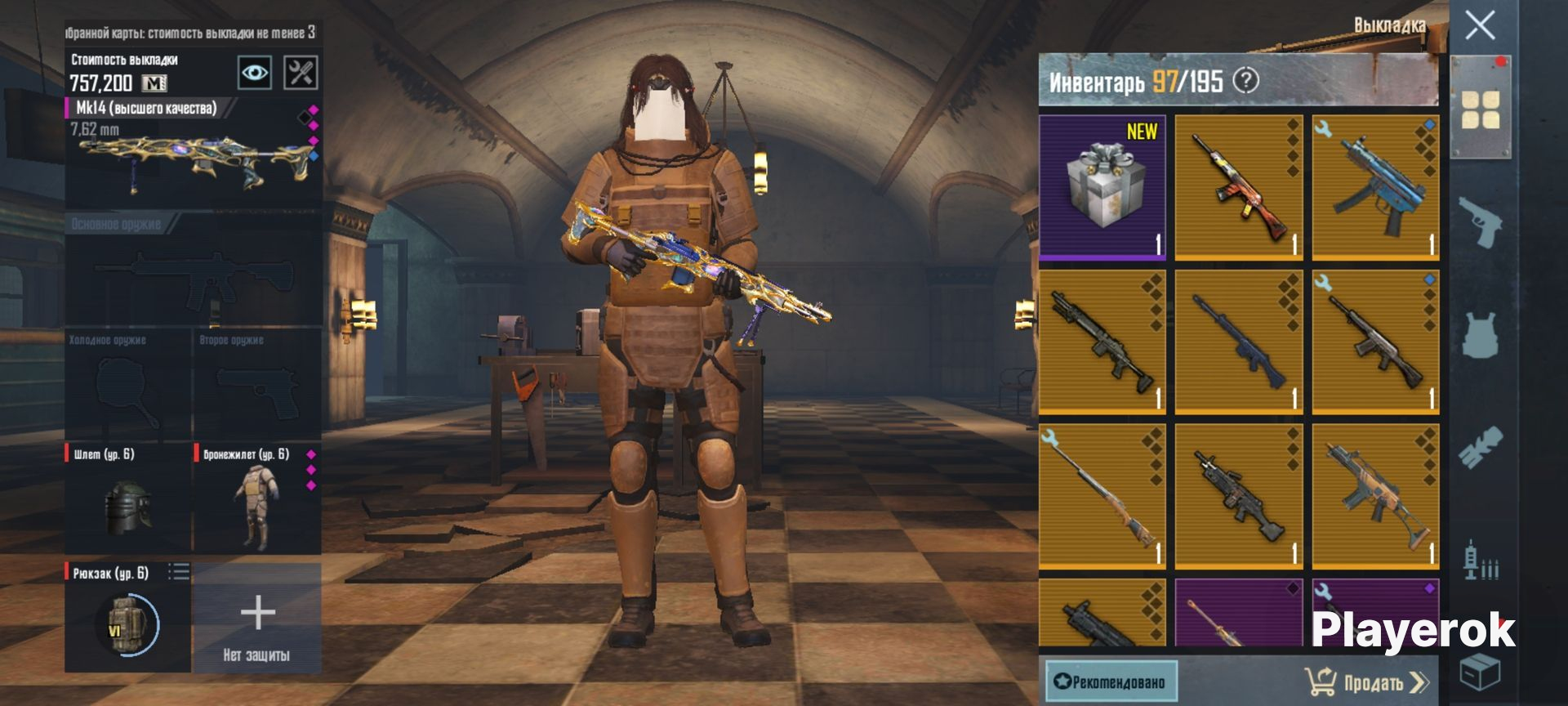Screen dimensions: 1568x706
Task: Select the Mk14 weapon slot
Action: click(193, 152)
